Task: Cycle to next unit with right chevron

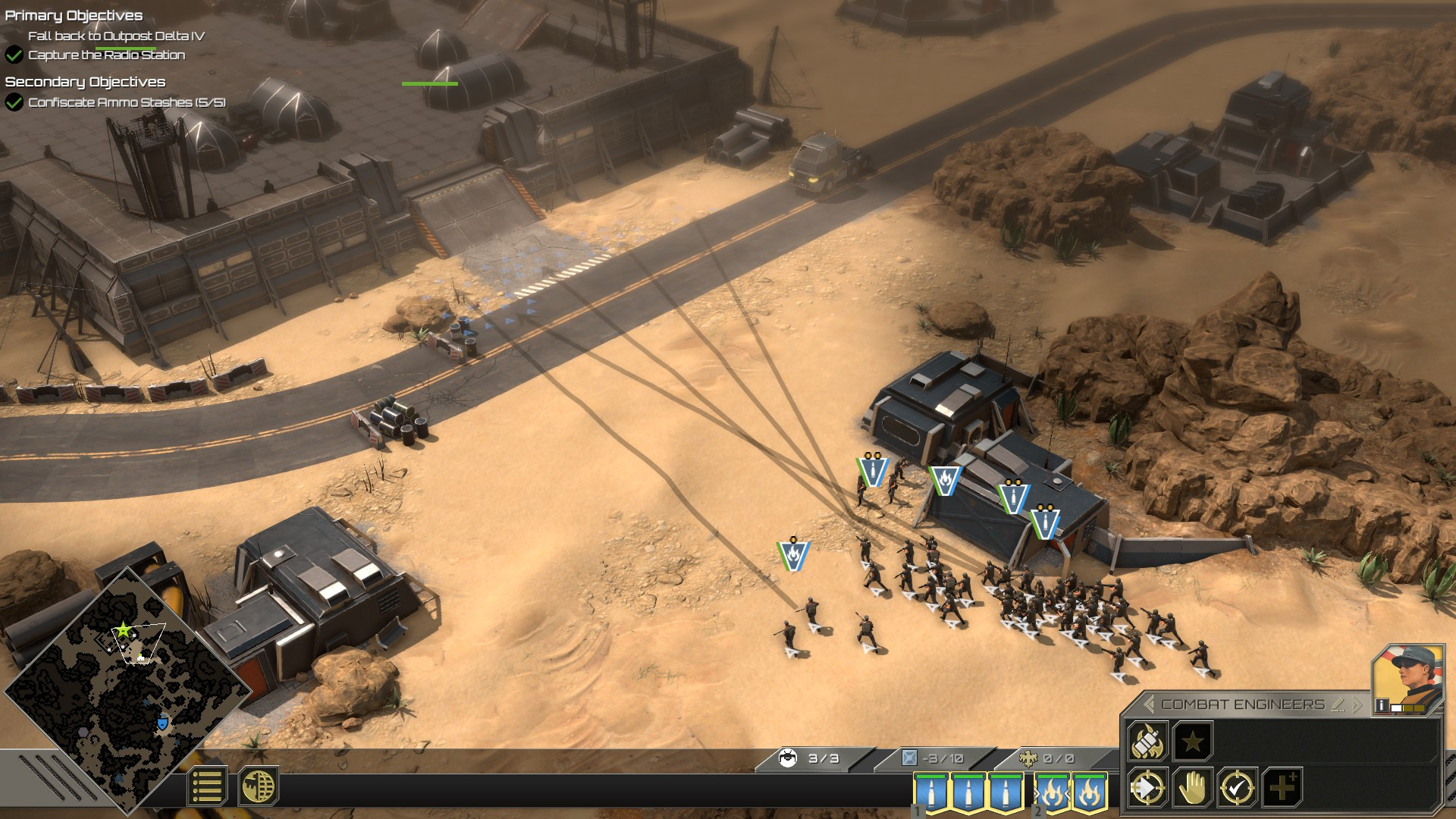Action: coord(1357,704)
